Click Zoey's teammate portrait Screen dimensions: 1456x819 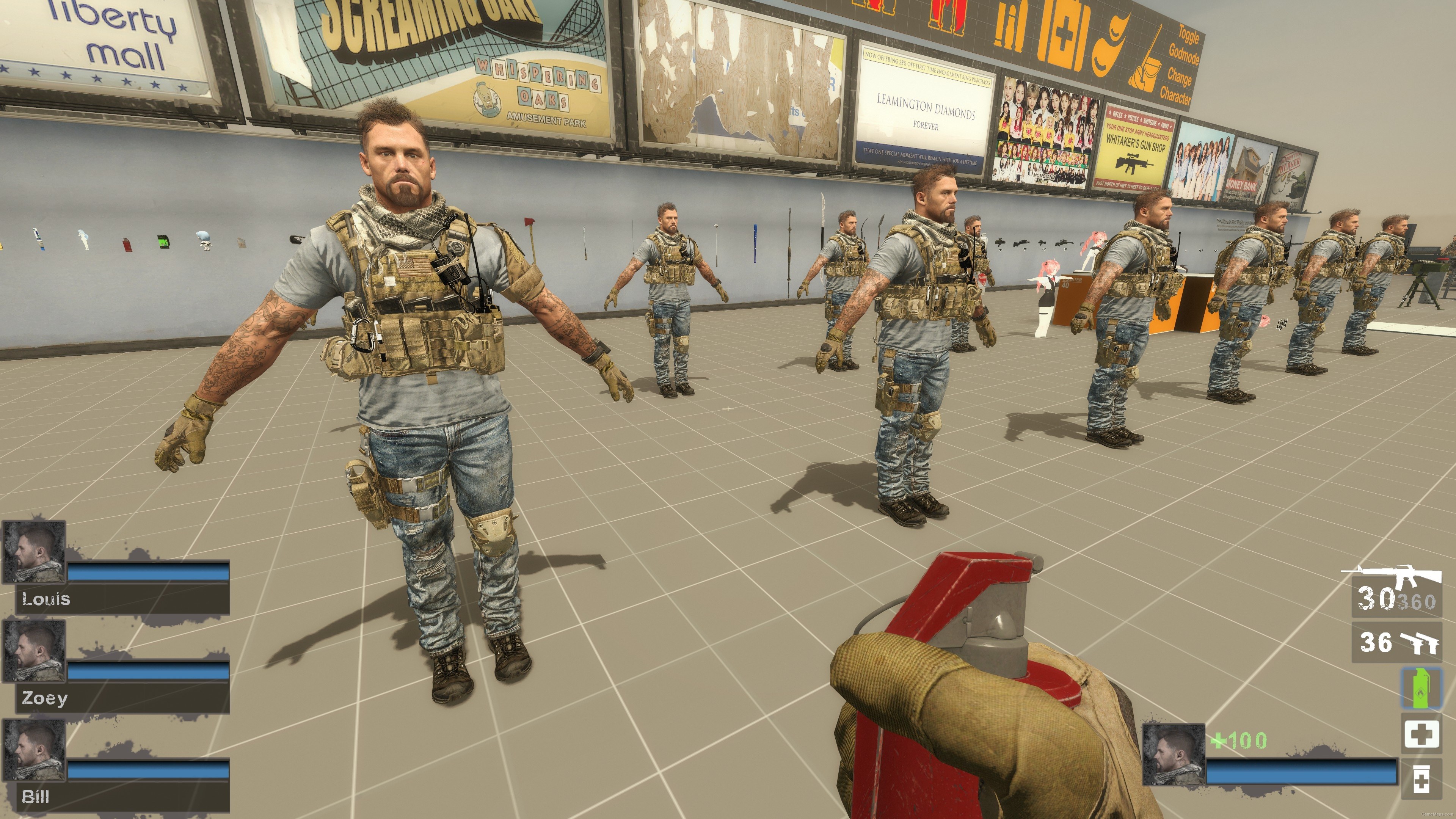(x=35, y=651)
